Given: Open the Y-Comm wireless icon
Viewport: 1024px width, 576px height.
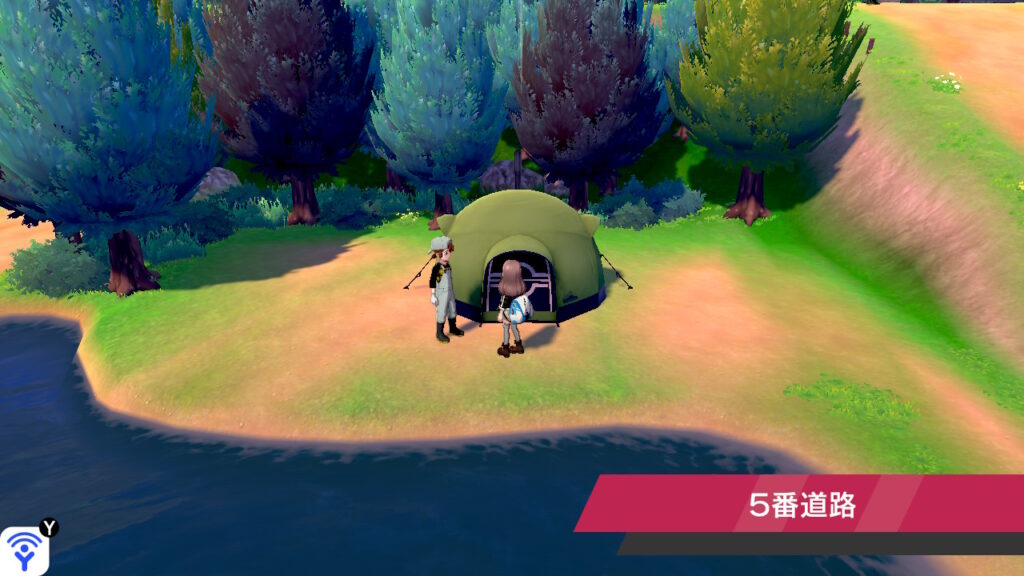Looking at the screenshot, I should (24, 549).
